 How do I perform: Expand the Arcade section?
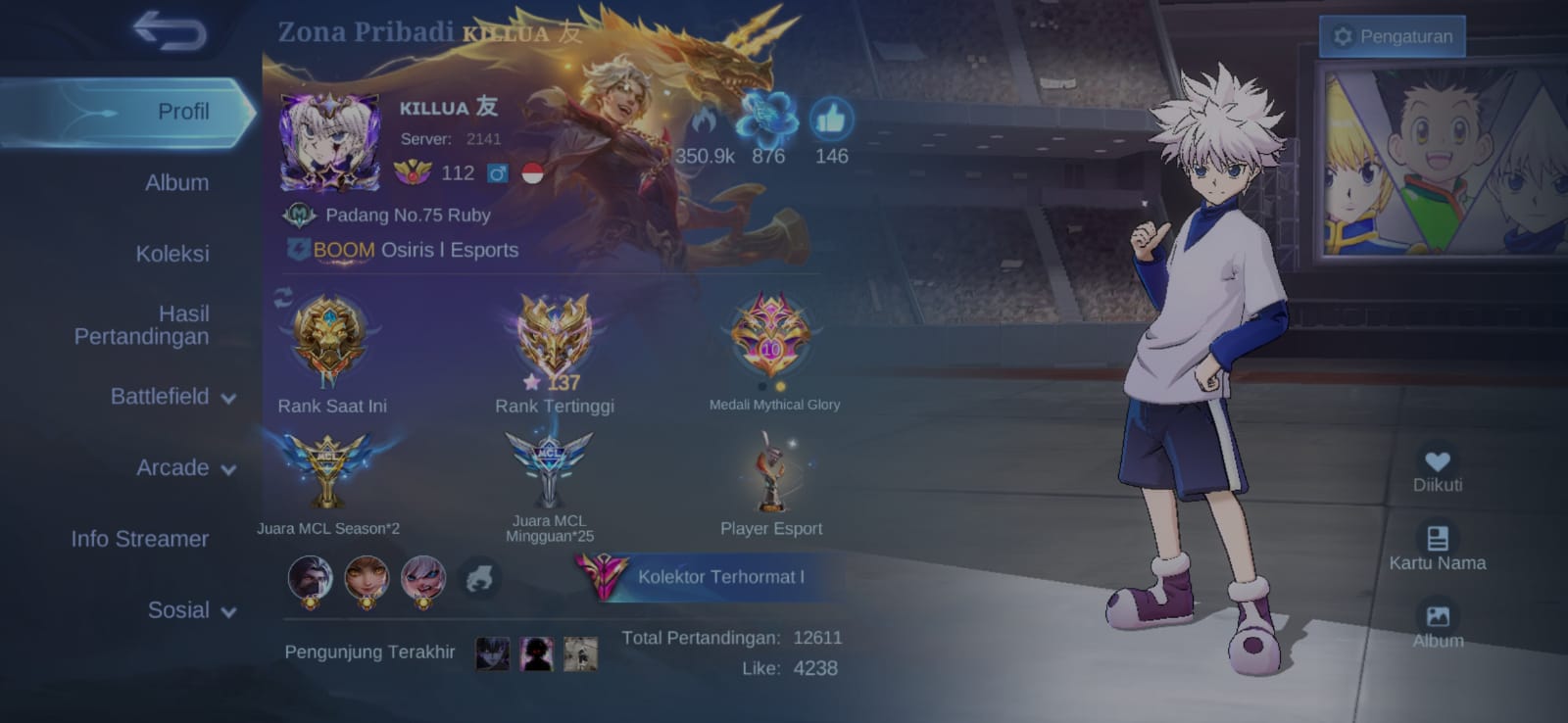click(x=185, y=468)
